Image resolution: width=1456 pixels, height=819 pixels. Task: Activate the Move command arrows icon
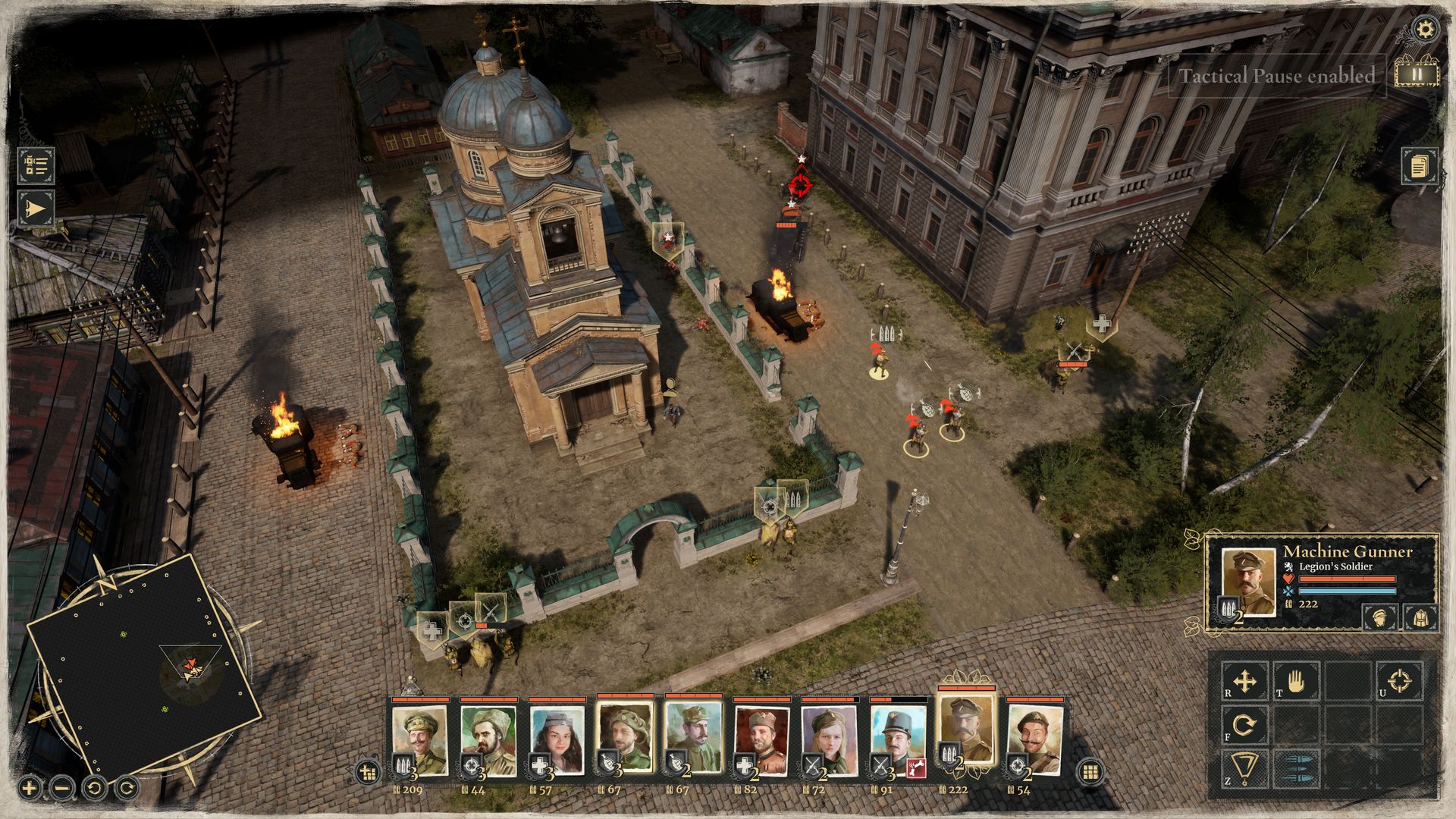1244,680
